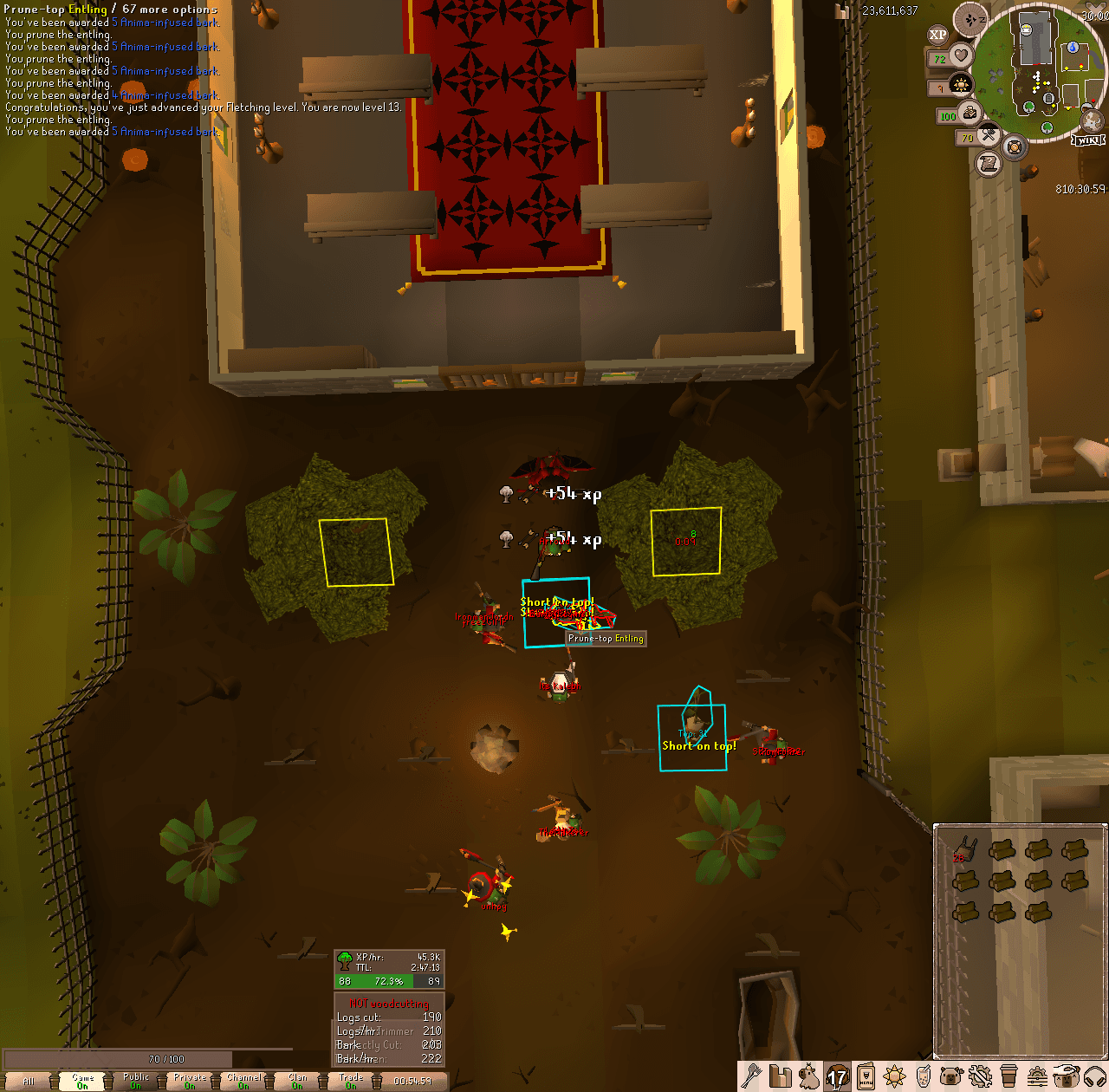
Task: Switch to the All chat tab
Action: pyautogui.click(x=29, y=1081)
